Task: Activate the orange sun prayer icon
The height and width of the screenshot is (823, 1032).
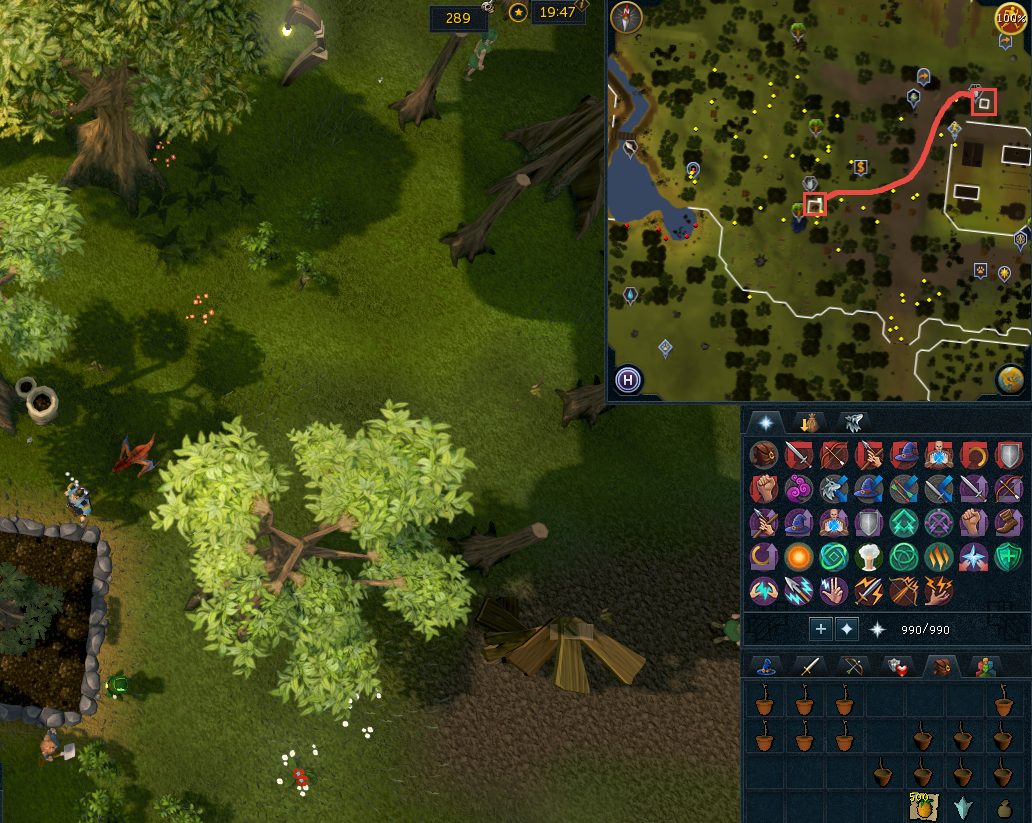Action: (798, 557)
